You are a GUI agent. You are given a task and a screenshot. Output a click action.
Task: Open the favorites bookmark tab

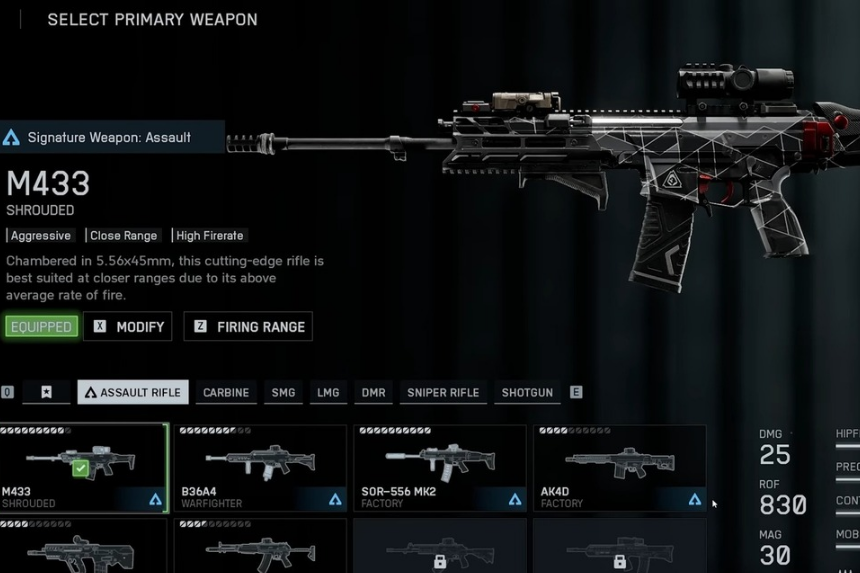46,393
